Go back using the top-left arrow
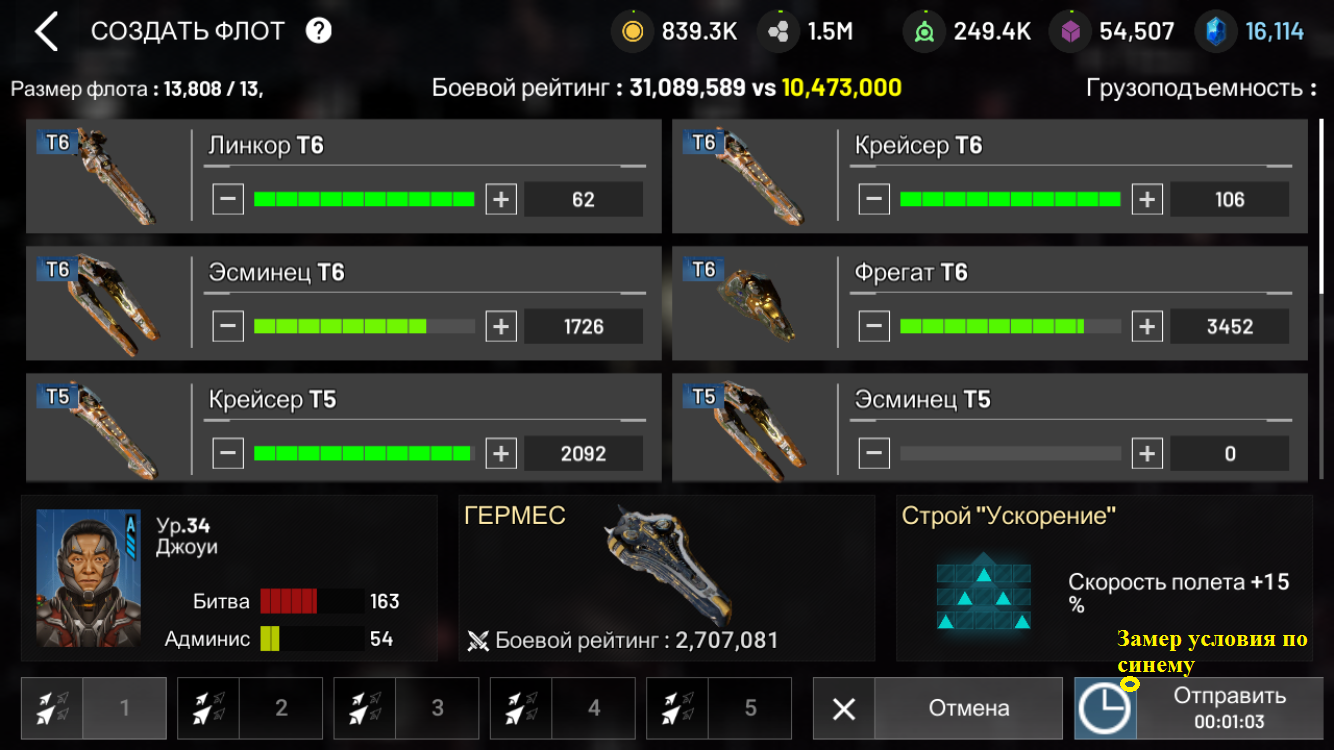The image size is (1334, 750). (46, 32)
